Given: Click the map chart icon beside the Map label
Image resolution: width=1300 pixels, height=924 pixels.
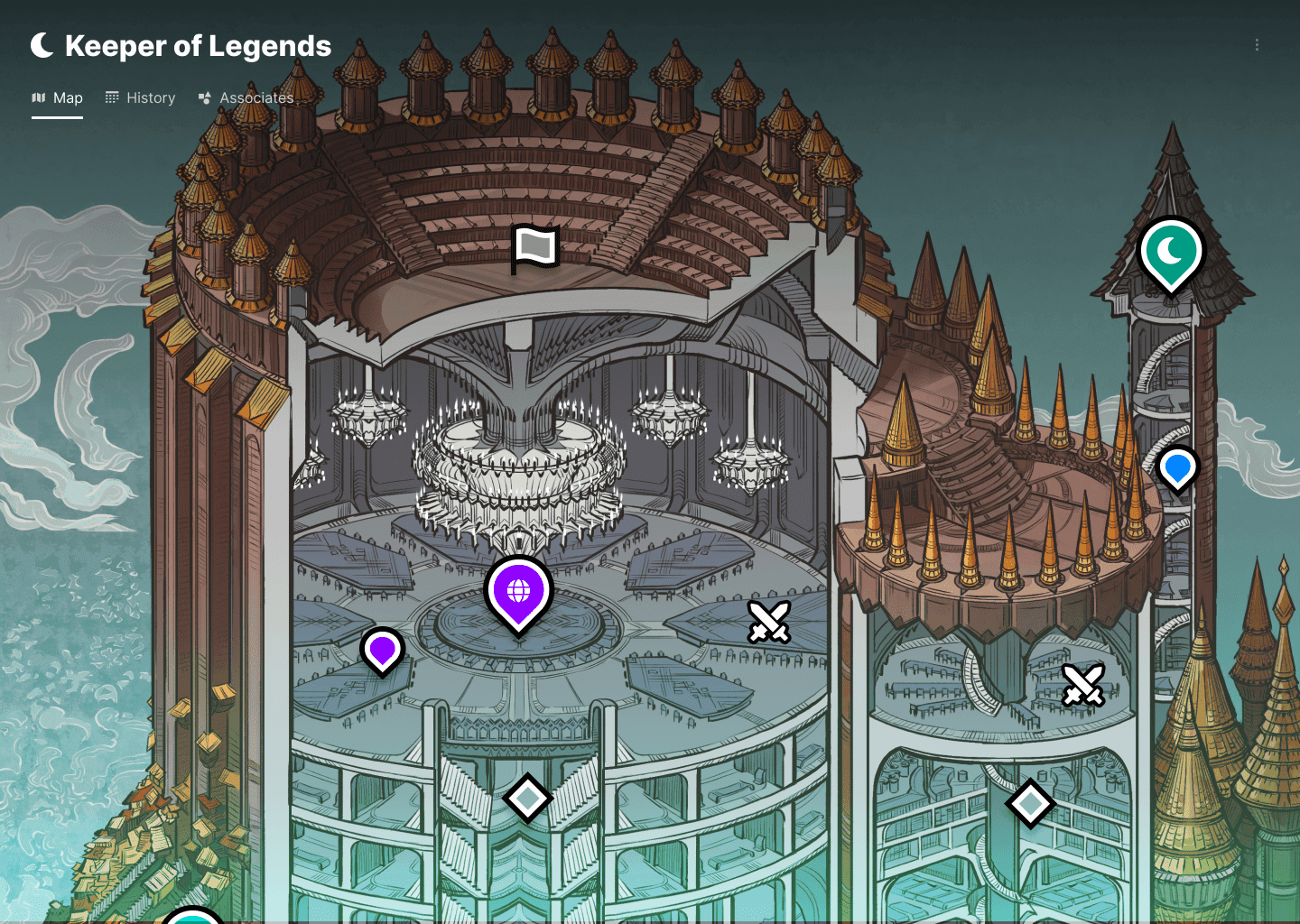Looking at the screenshot, I should coord(40,97).
